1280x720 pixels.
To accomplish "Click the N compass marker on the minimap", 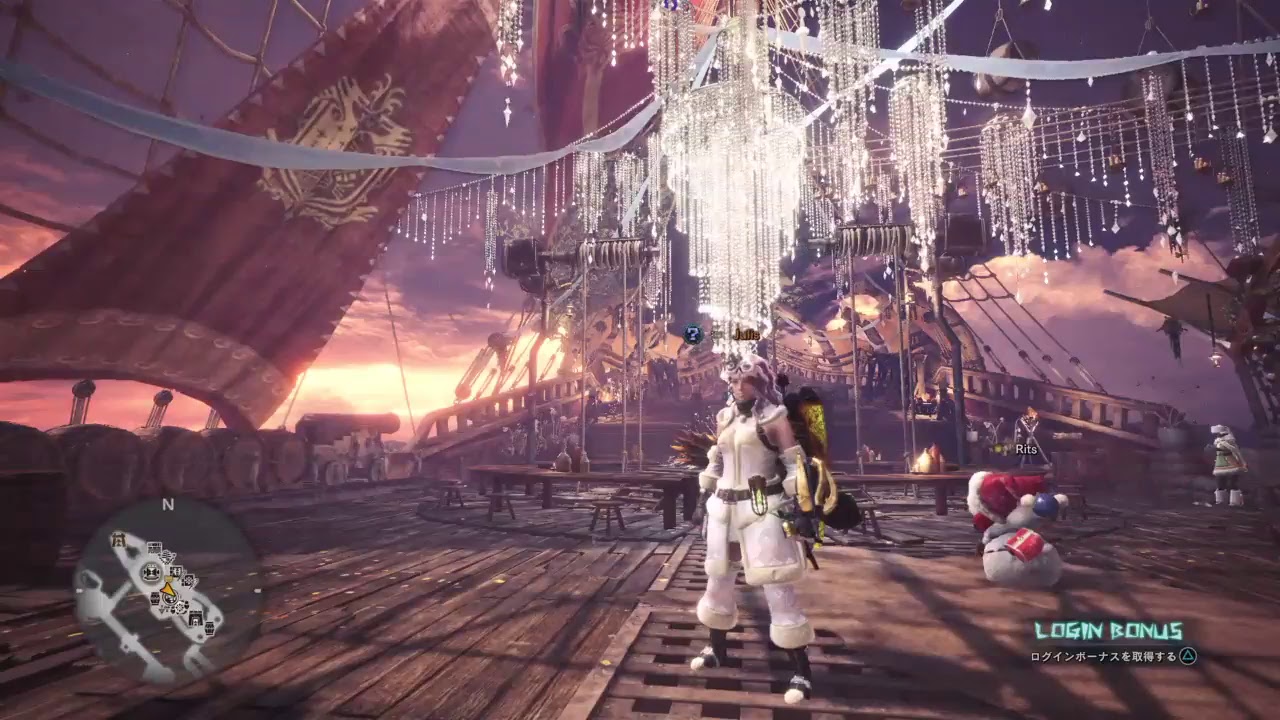I will pyautogui.click(x=166, y=504).
